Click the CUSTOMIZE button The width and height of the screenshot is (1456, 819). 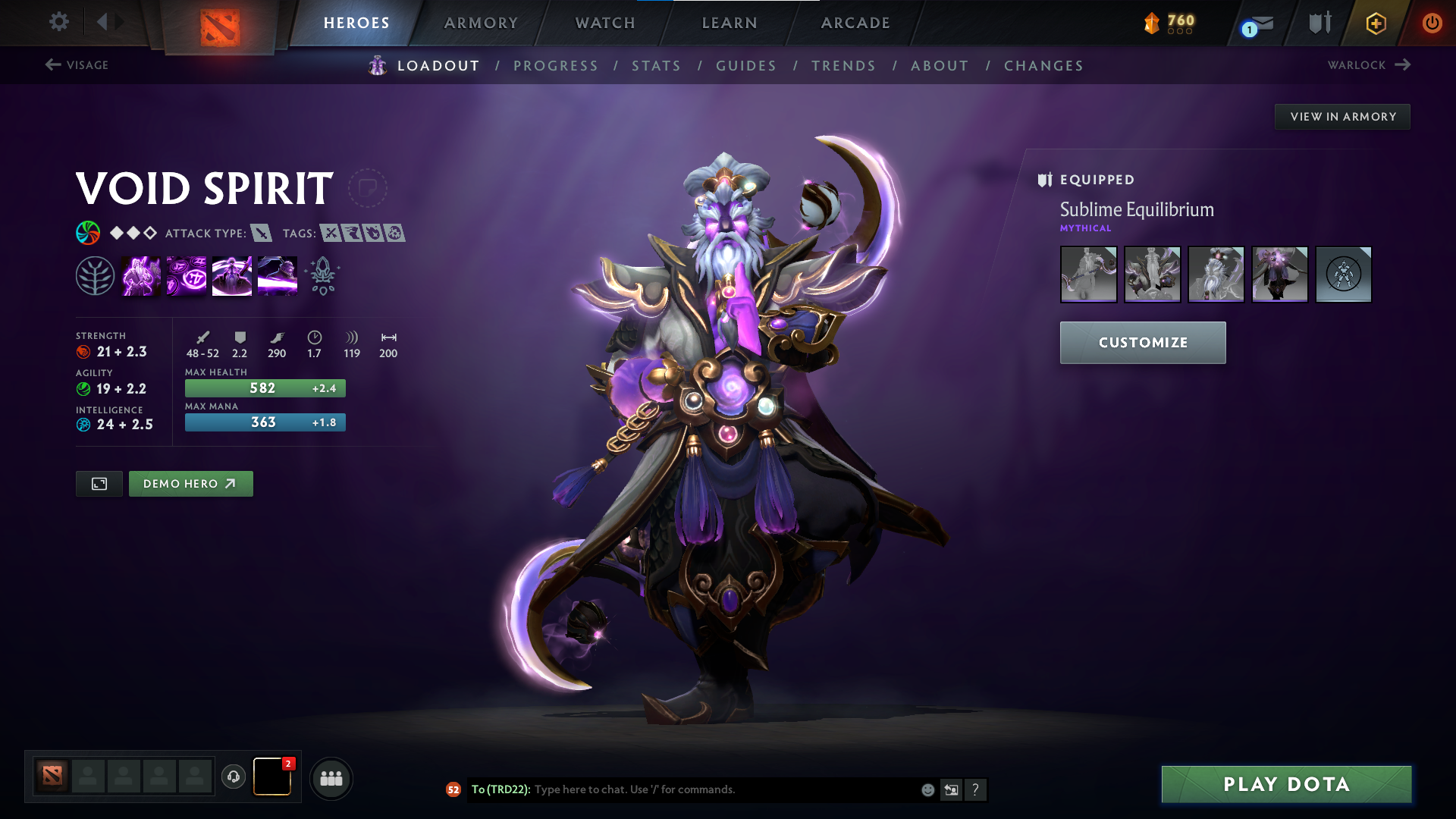(x=1143, y=343)
